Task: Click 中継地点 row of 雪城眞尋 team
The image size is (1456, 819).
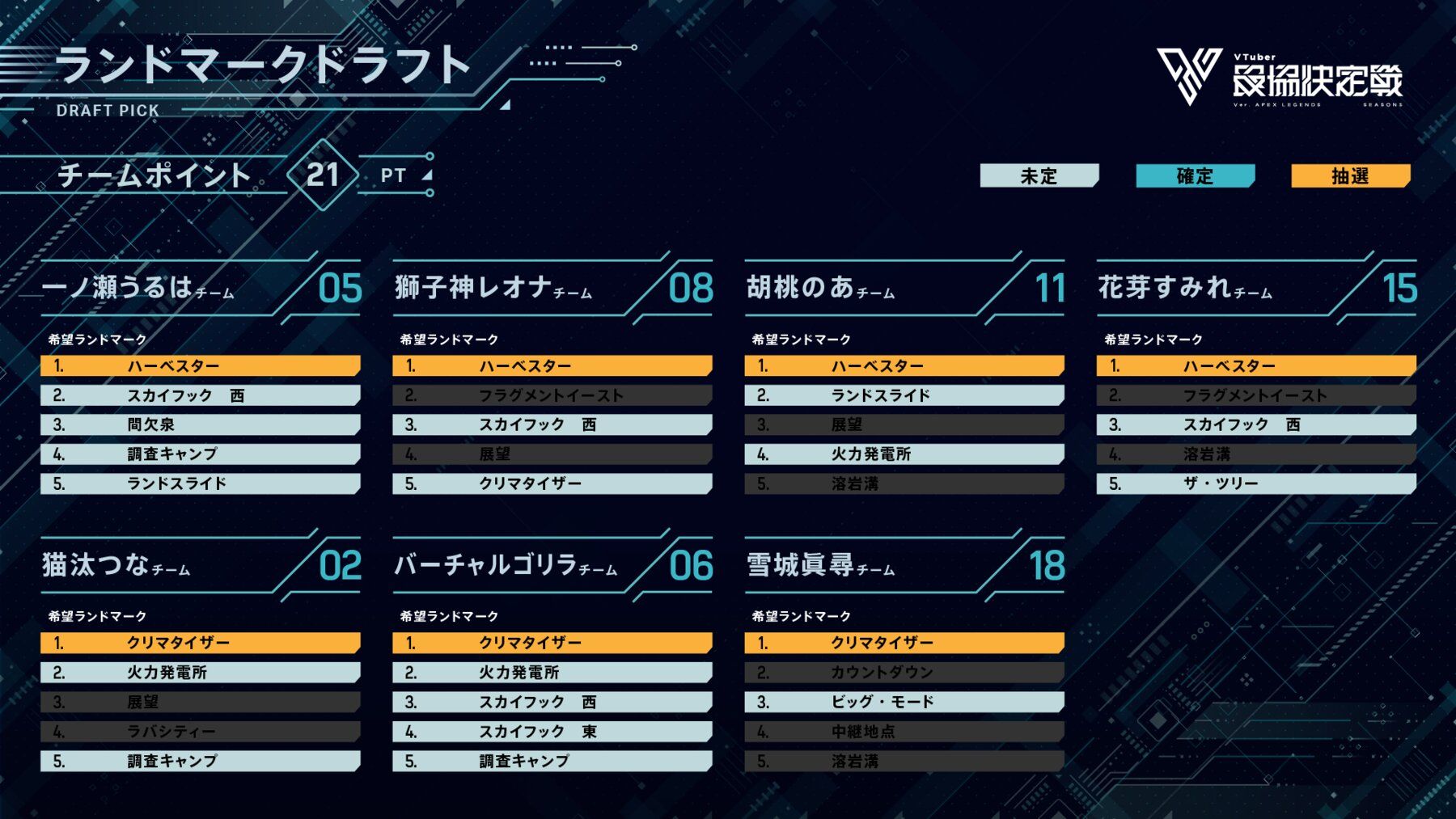Action: pos(904,732)
